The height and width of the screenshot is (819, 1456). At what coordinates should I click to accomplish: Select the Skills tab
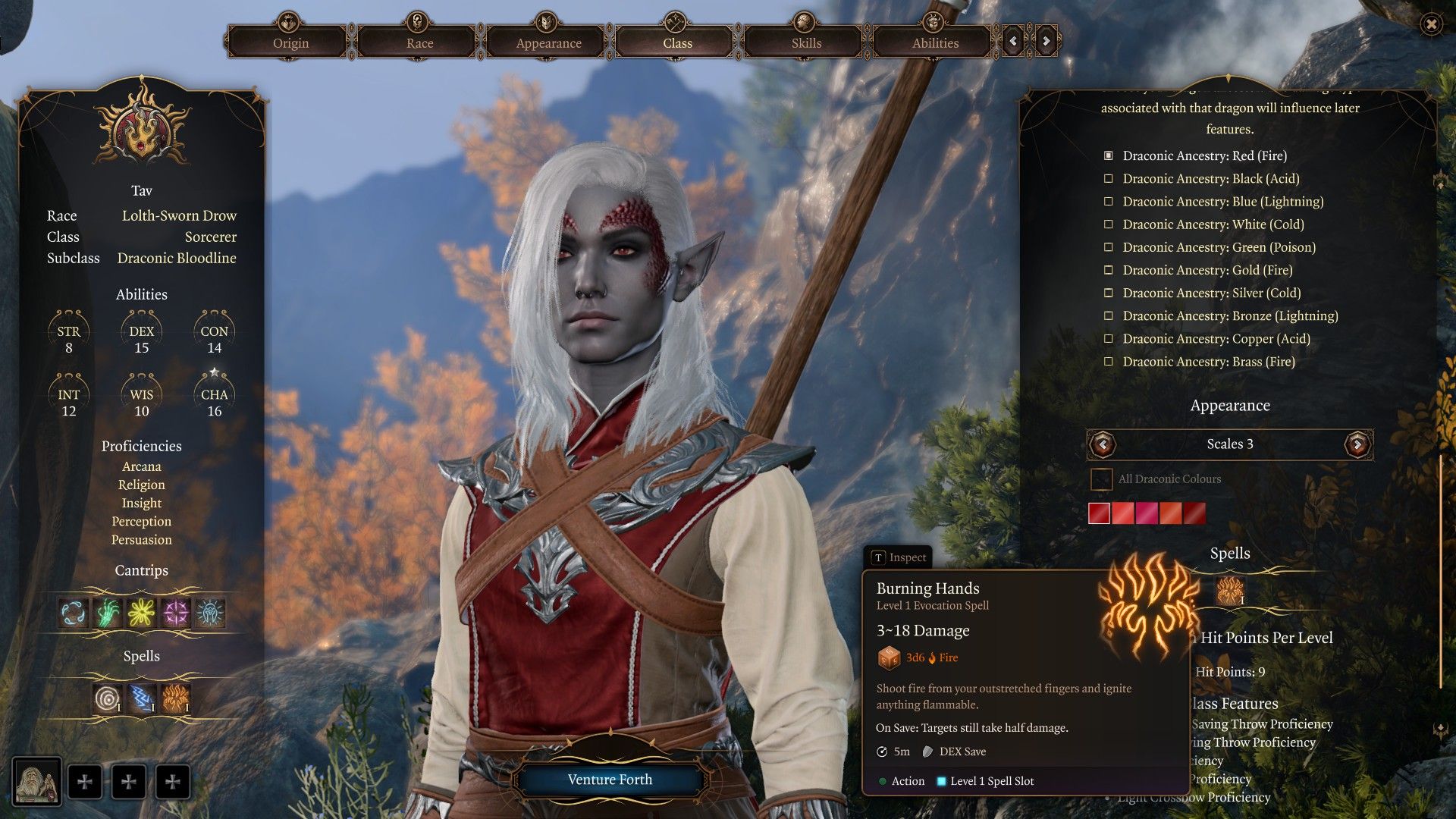point(806,42)
